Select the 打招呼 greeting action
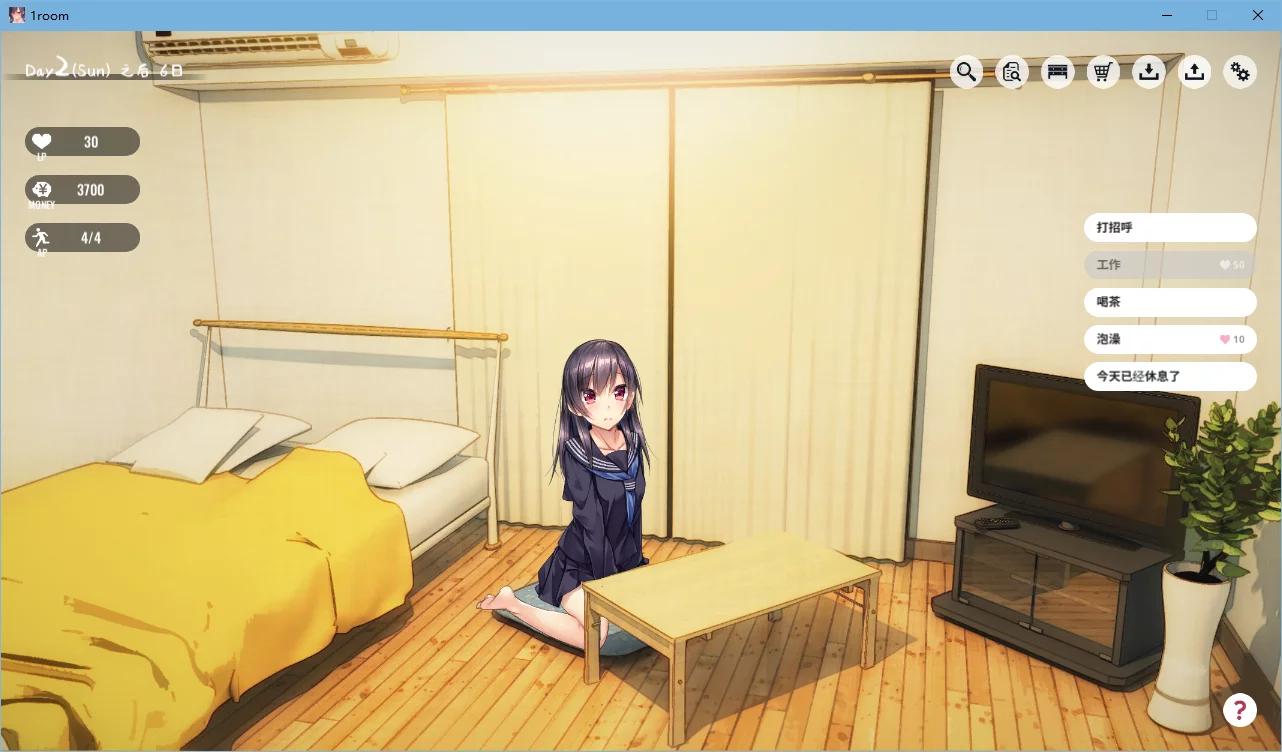This screenshot has width=1282, height=752. (x=1170, y=227)
